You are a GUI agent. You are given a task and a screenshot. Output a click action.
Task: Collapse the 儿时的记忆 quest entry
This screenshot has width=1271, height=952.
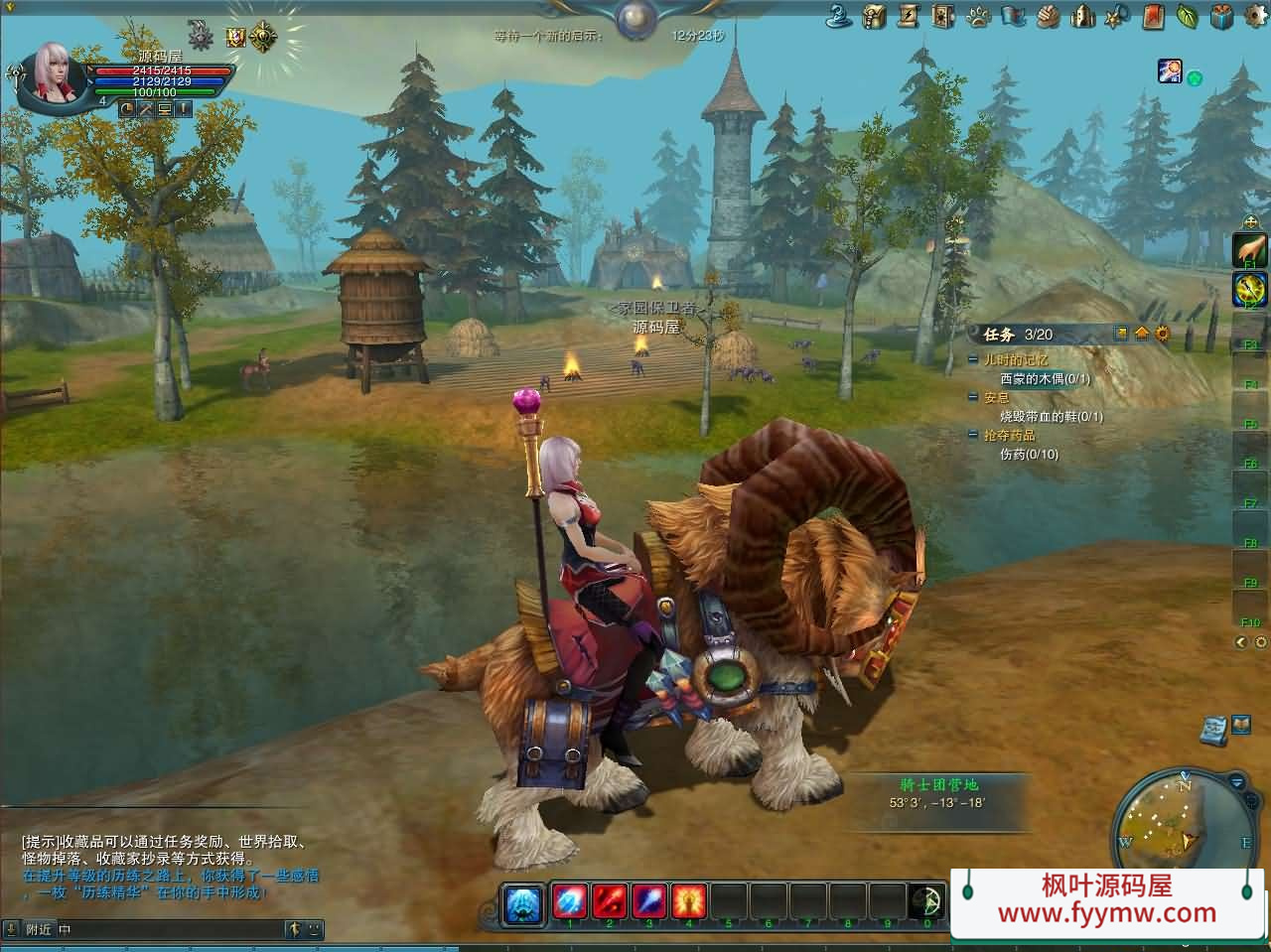click(x=974, y=360)
